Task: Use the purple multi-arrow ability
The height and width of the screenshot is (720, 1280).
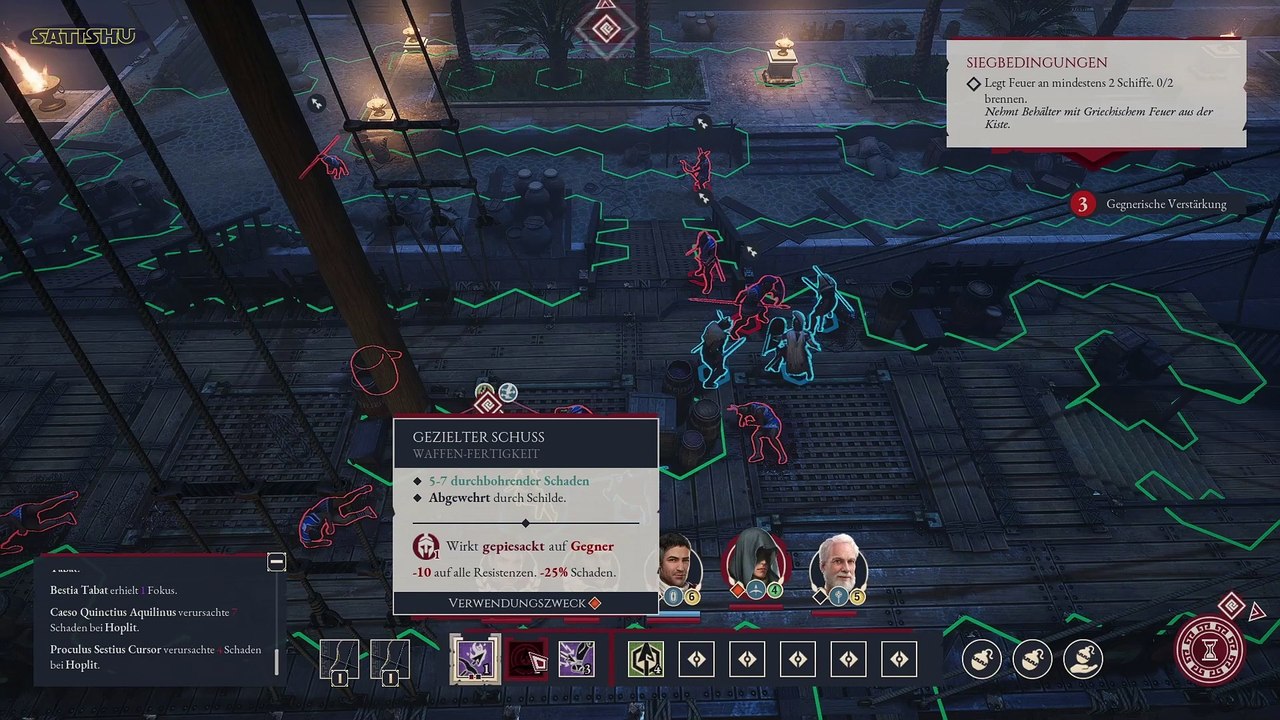Action: point(577,659)
